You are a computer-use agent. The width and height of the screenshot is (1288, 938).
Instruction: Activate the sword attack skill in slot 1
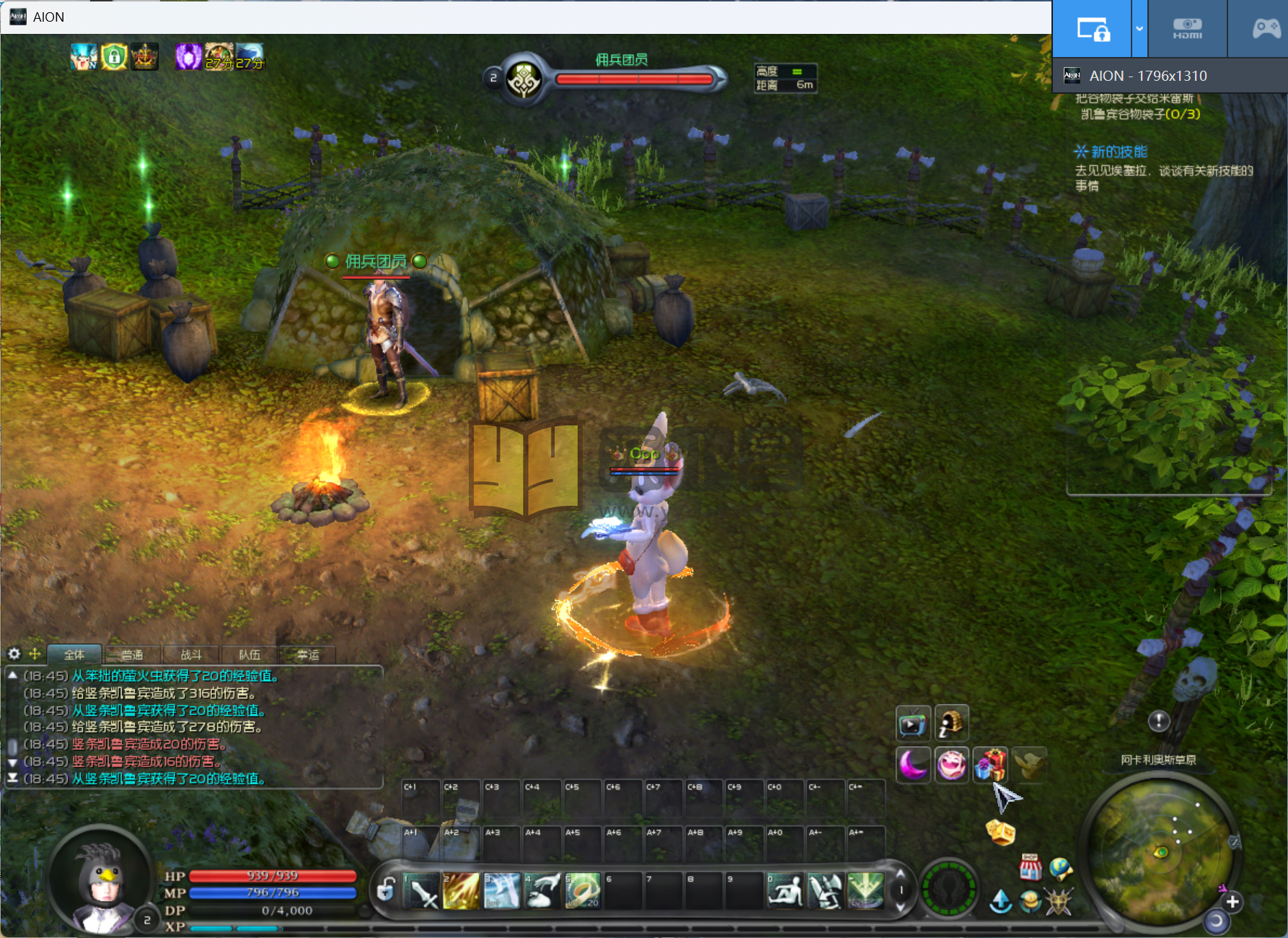[x=423, y=891]
